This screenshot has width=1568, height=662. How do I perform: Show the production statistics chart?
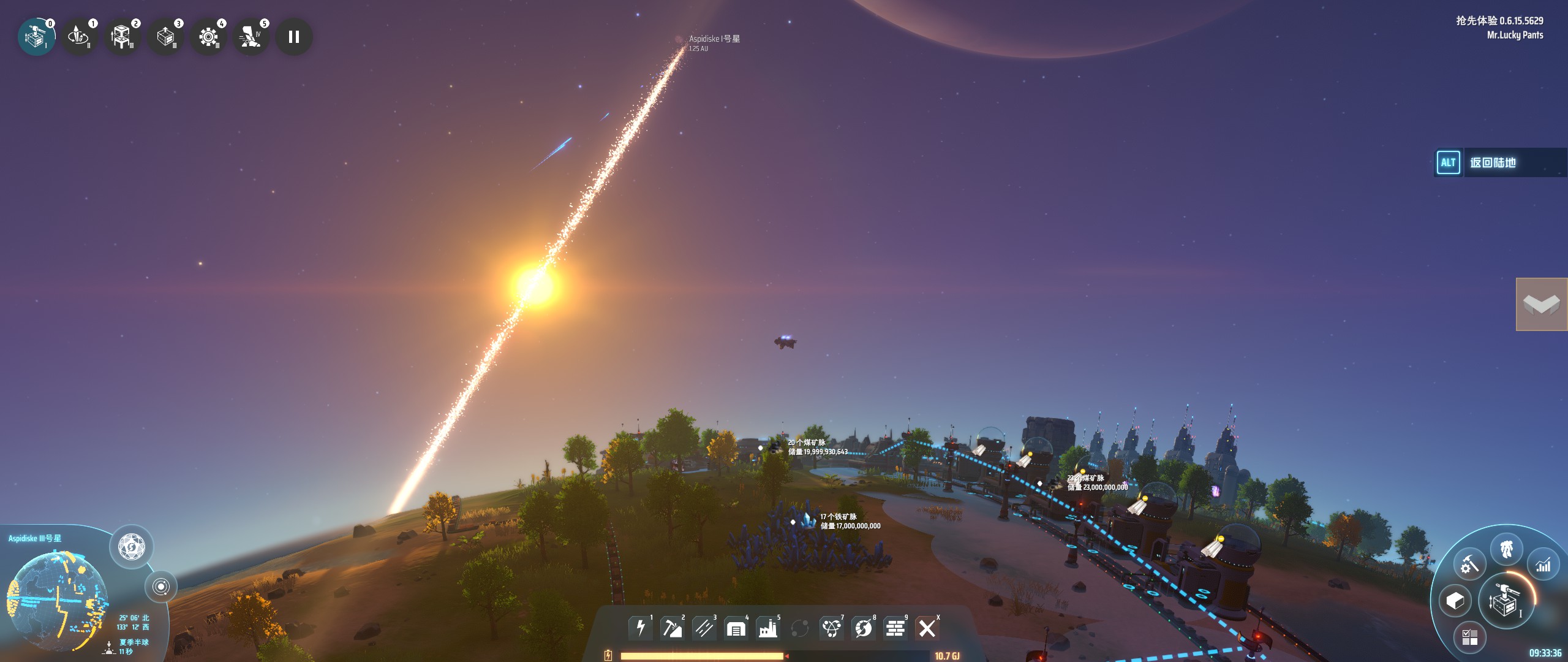click(x=1543, y=565)
